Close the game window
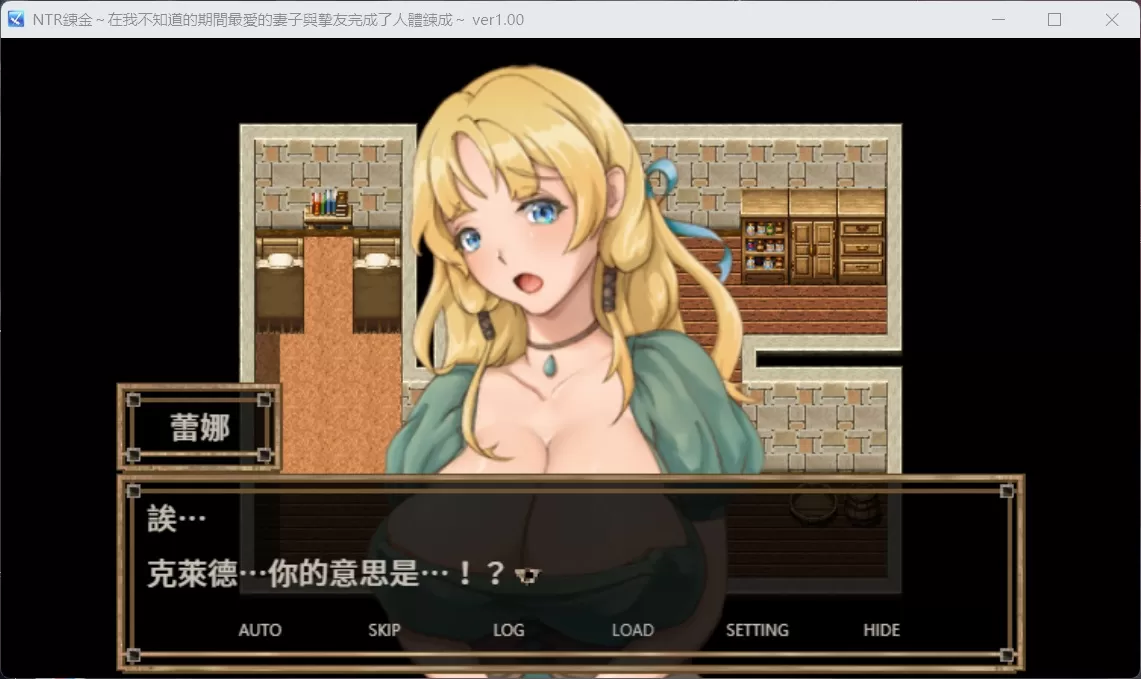The image size is (1141, 679). pyautogui.click(x=1111, y=19)
